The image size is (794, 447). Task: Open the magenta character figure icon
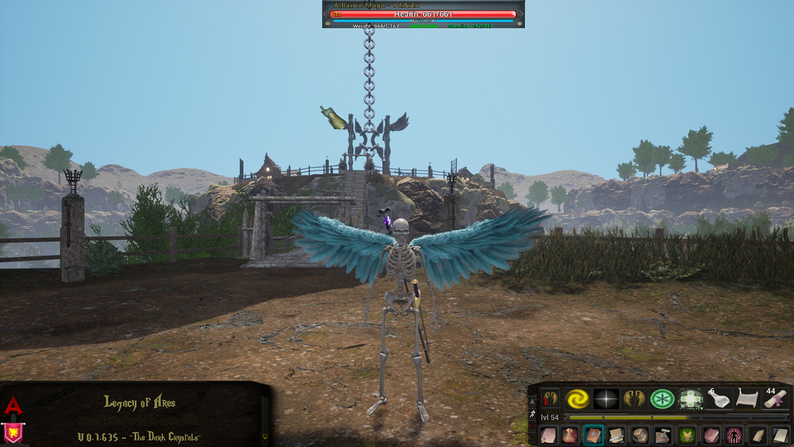tap(734, 435)
